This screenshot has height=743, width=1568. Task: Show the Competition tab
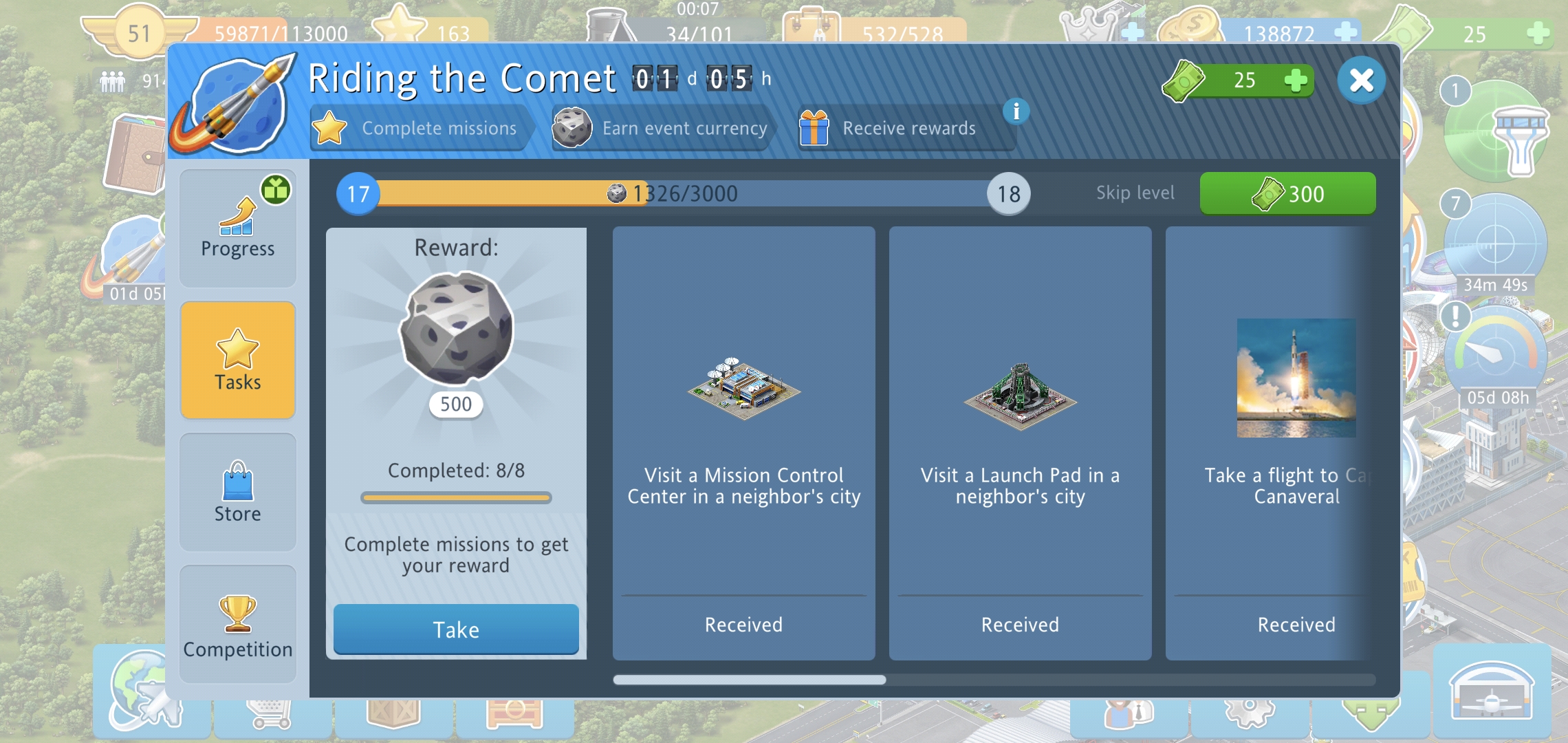tap(238, 625)
